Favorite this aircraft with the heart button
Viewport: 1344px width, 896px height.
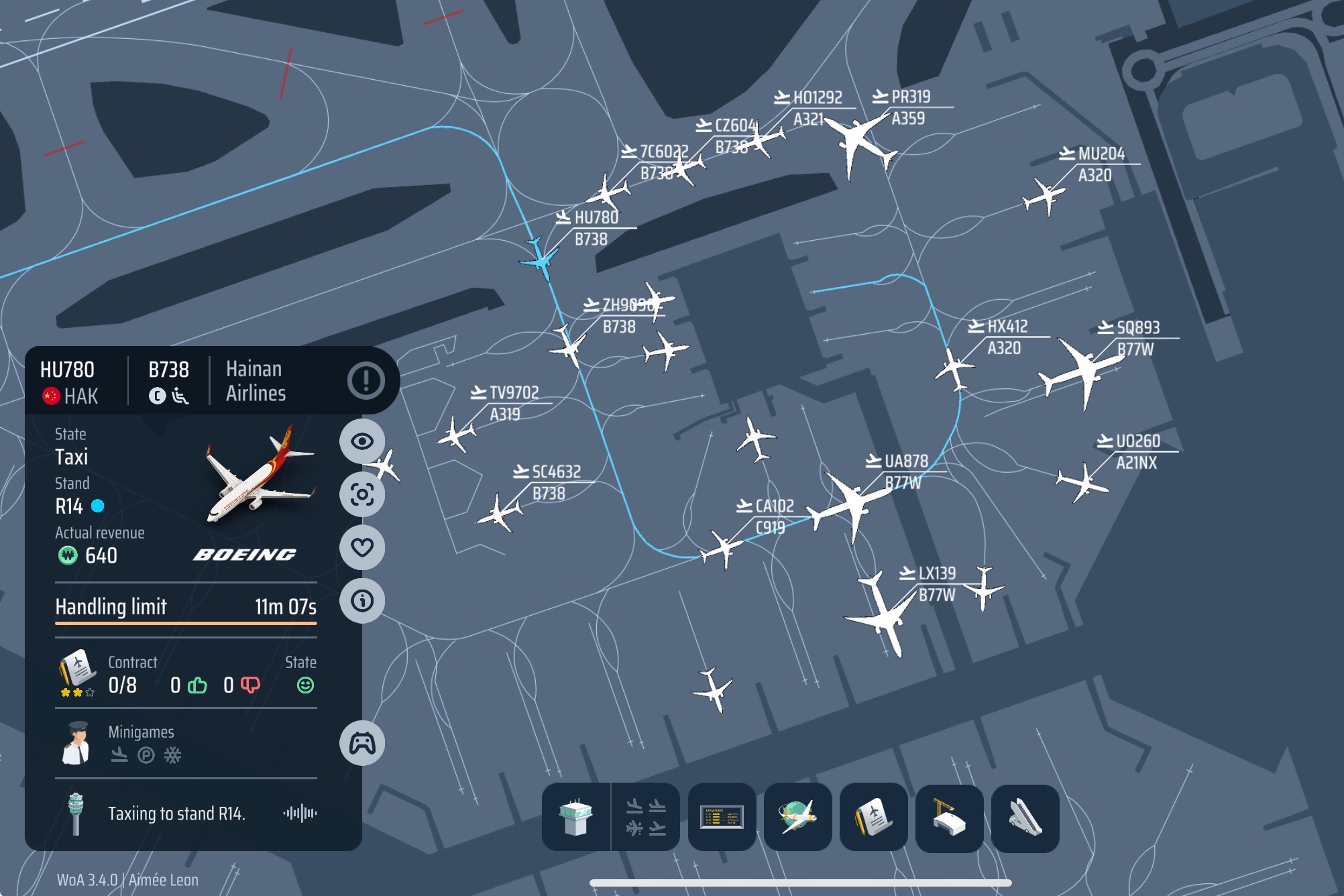coord(362,547)
